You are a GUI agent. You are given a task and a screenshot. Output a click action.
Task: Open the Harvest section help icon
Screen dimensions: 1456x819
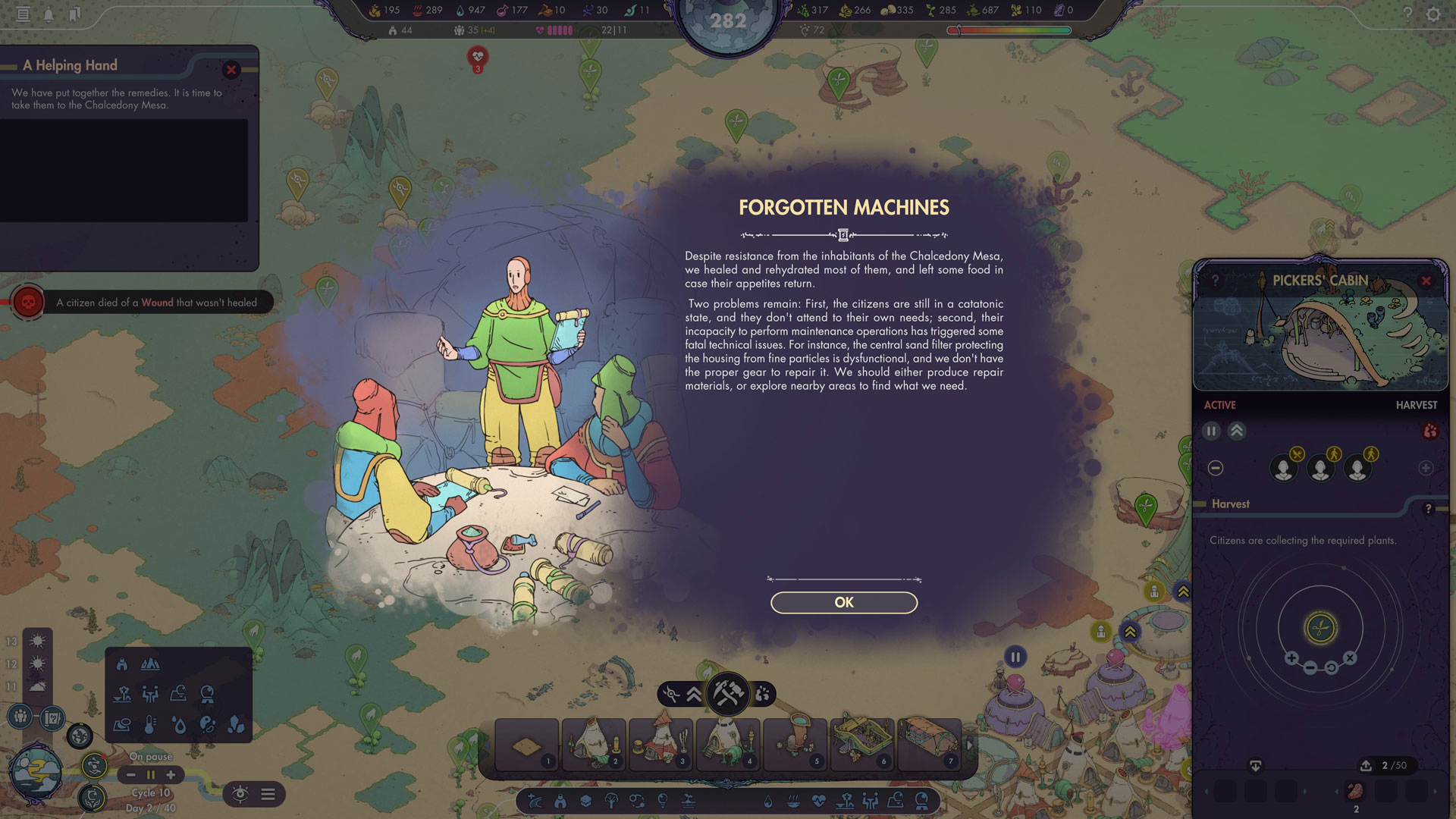[1428, 509]
